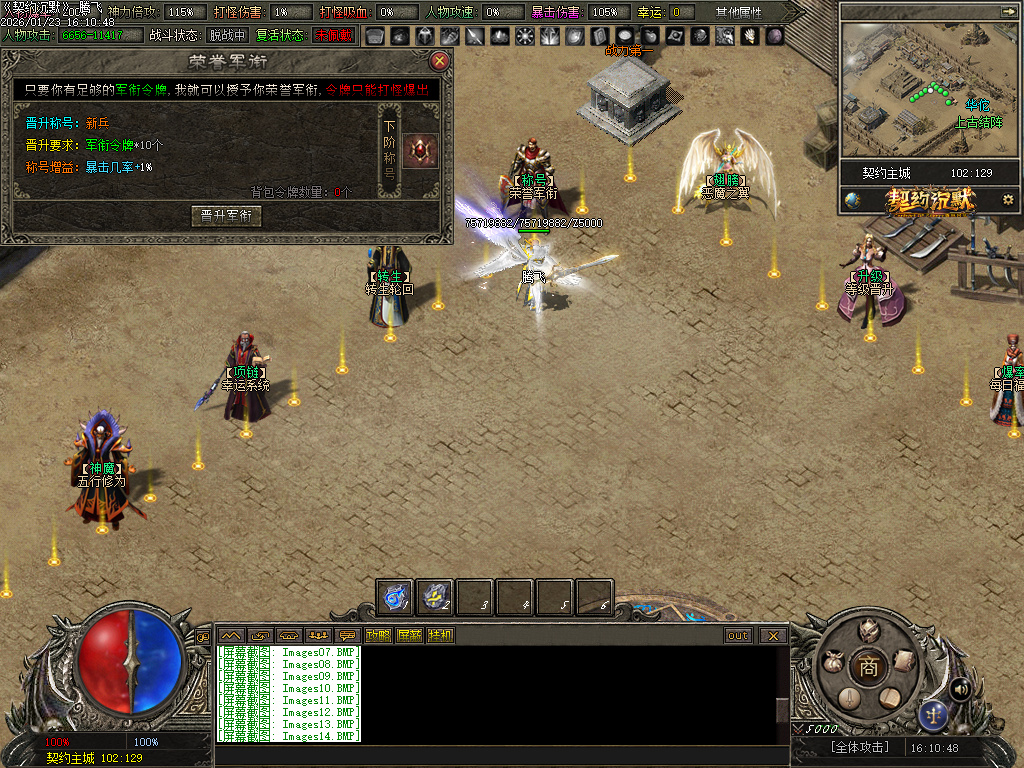Click the helmet icon in the top bar

423,36
